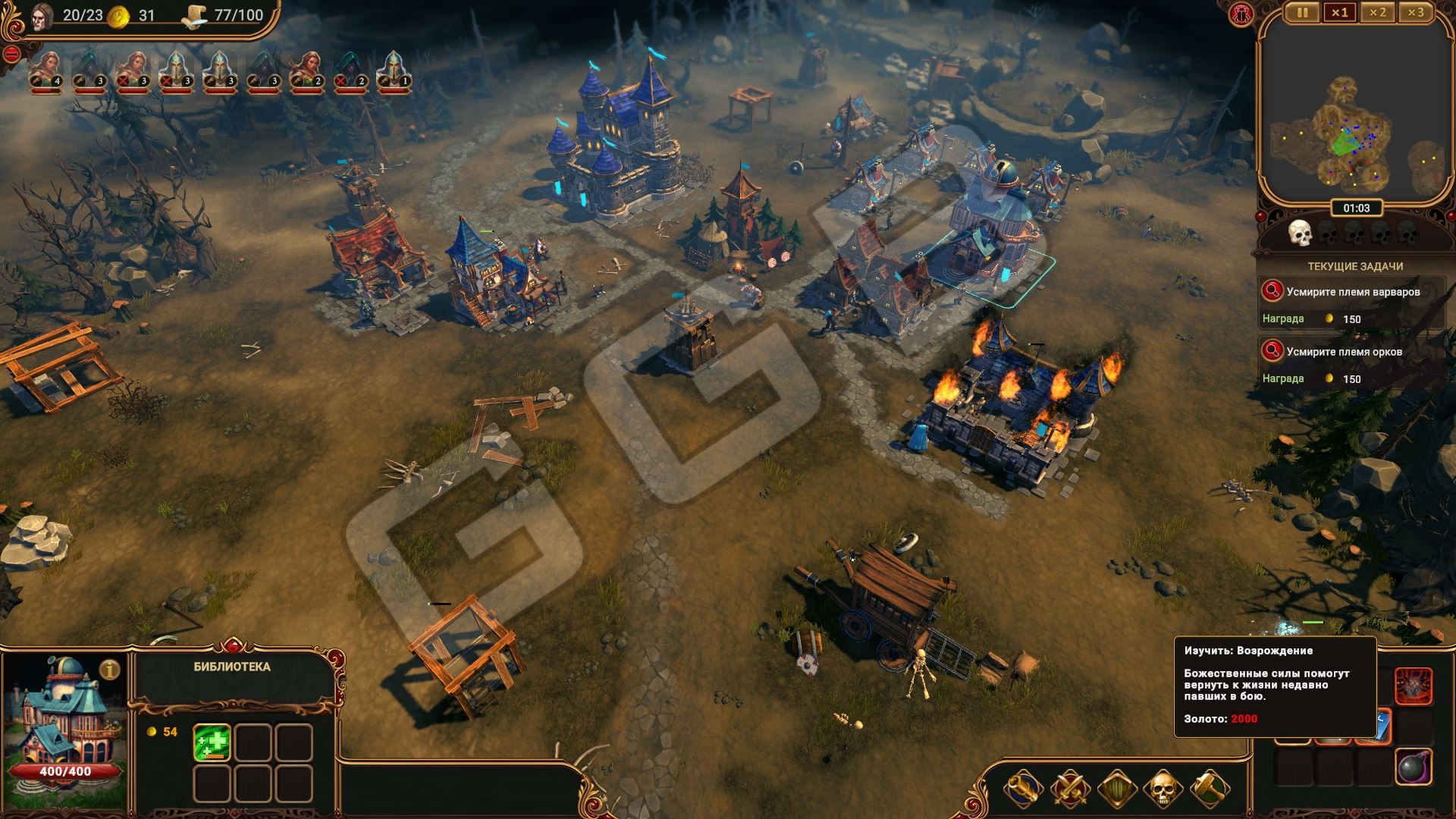
Task: Open the library info button
Action: coord(111,670)
